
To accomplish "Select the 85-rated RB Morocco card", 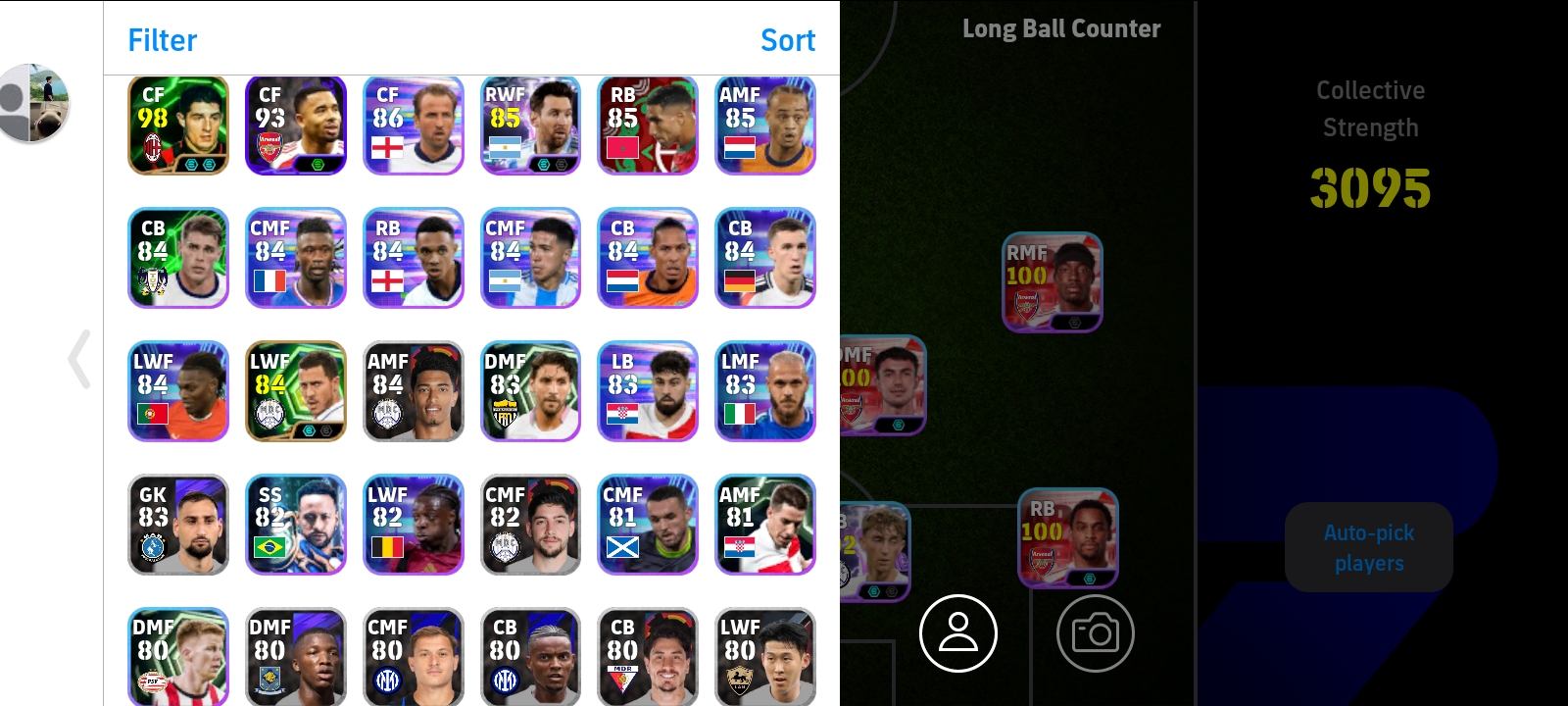I will coord(648,126).
